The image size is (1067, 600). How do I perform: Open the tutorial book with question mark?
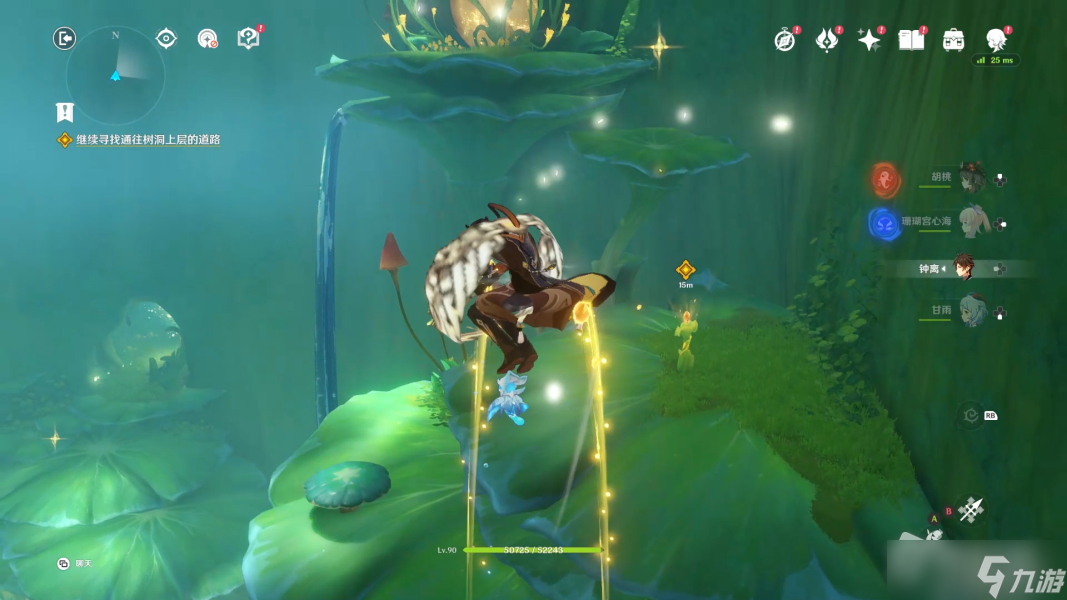pos(248,39)
